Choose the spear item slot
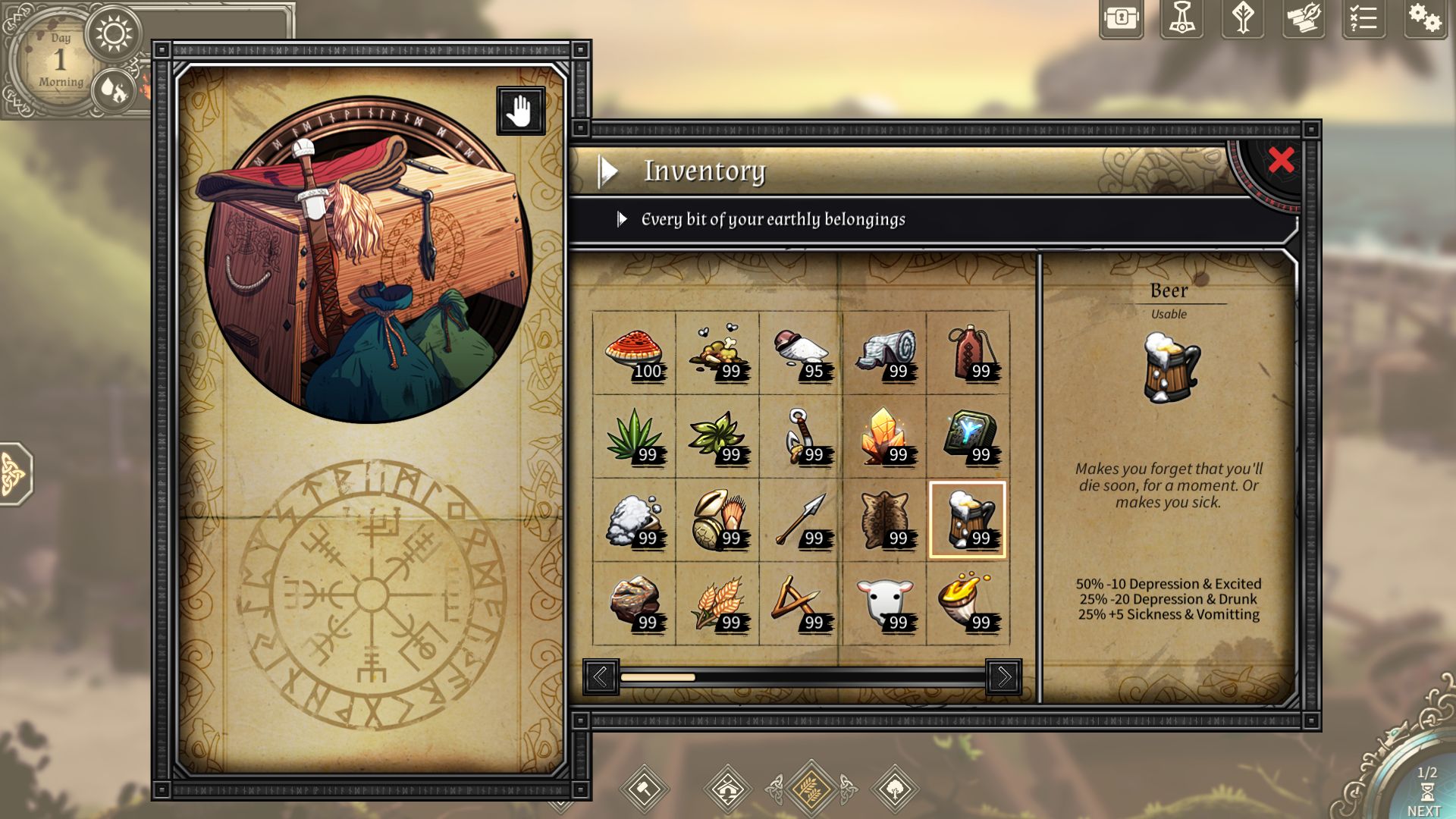 [x=801, y=520]
